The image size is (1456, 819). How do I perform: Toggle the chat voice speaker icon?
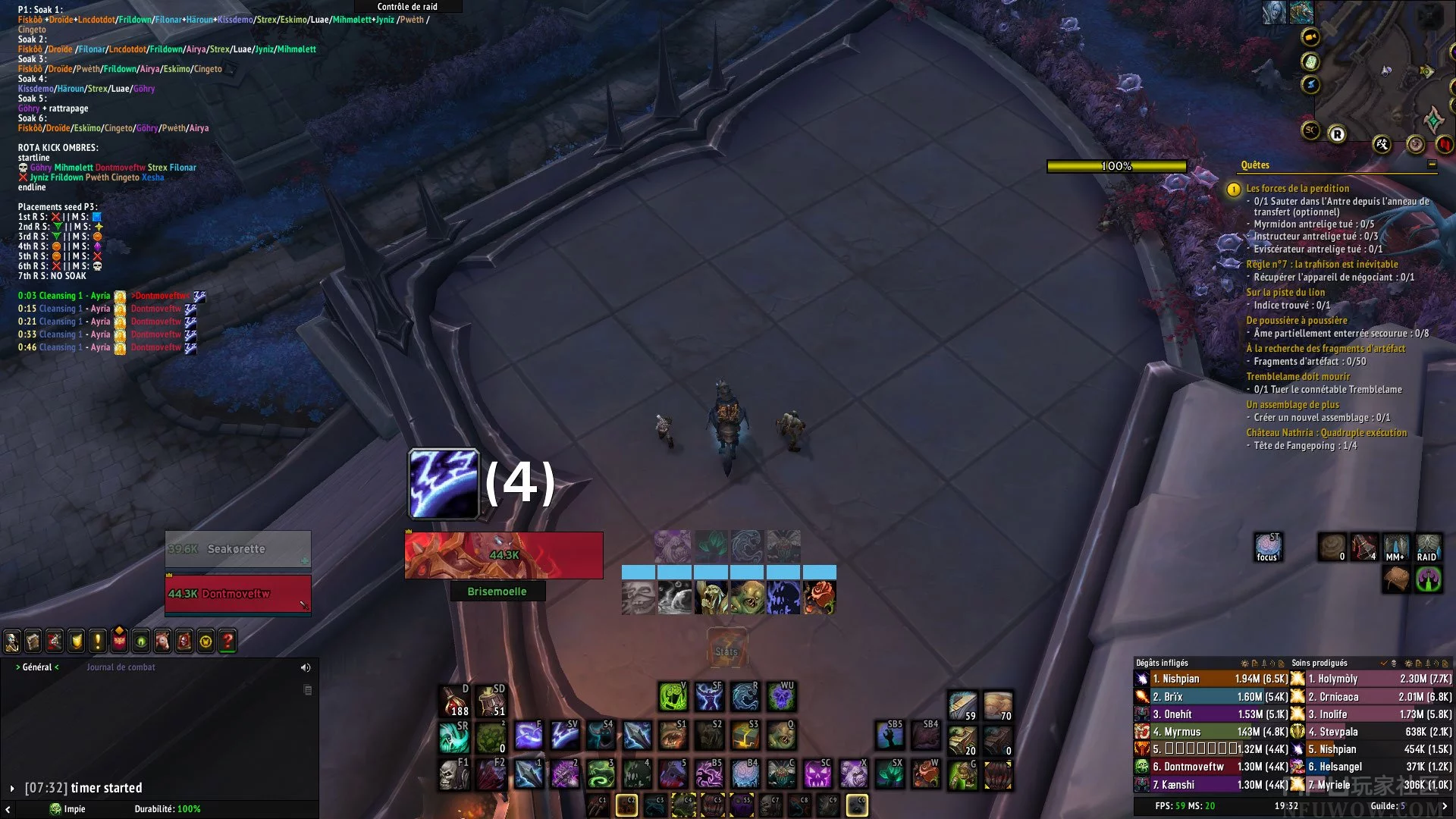point(306,668)
